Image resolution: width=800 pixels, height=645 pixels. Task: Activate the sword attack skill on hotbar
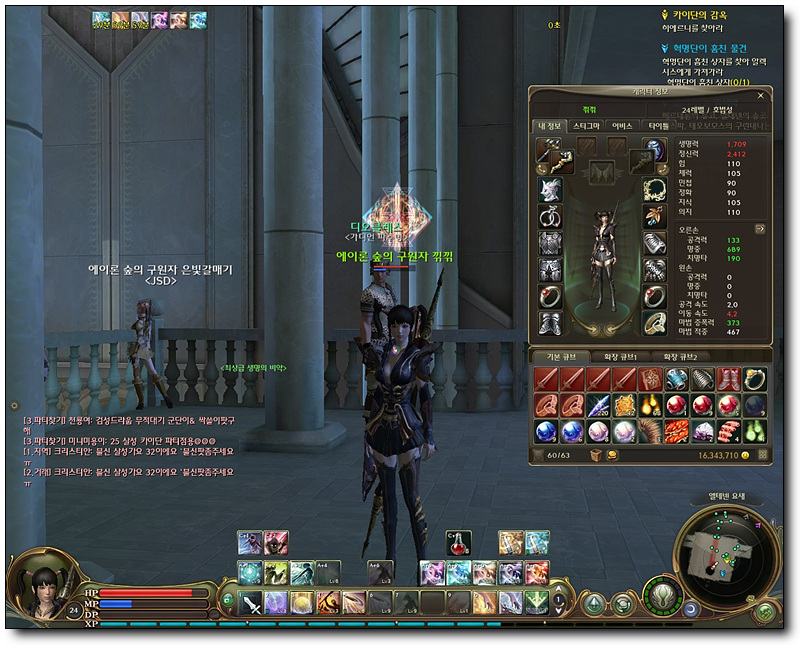point(249,602)
